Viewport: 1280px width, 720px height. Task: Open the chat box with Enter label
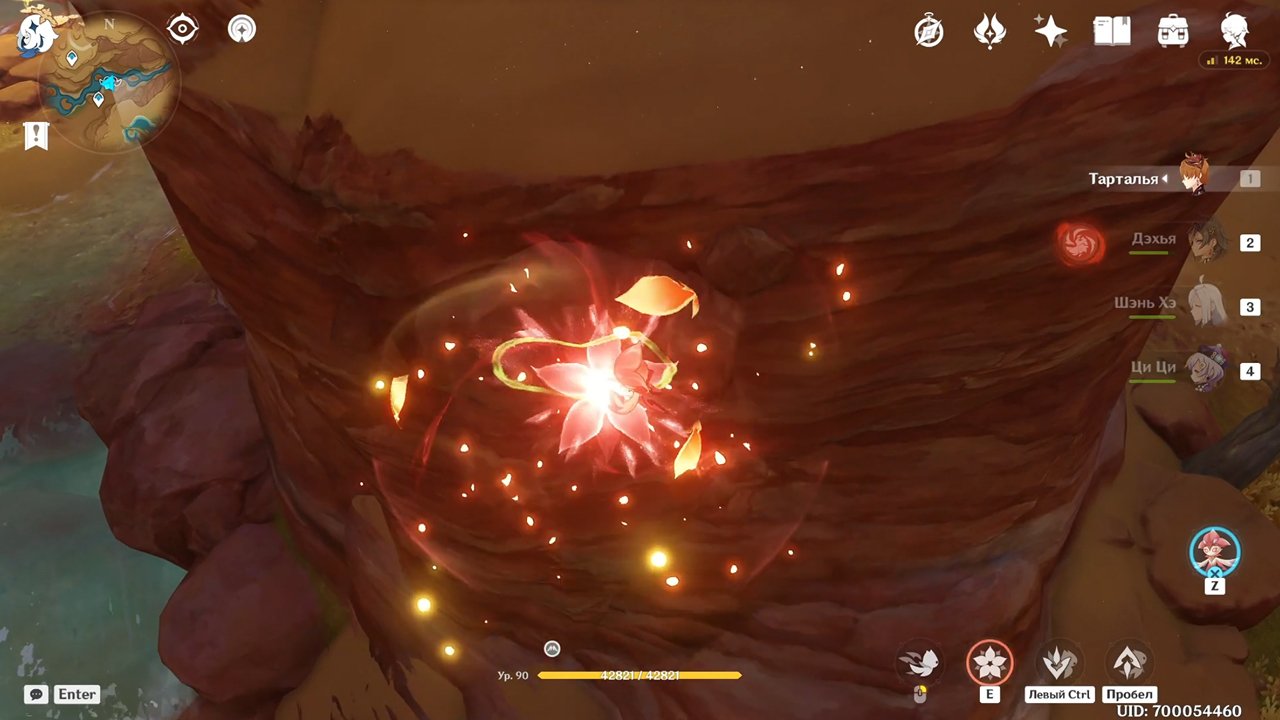pos(63,694)
